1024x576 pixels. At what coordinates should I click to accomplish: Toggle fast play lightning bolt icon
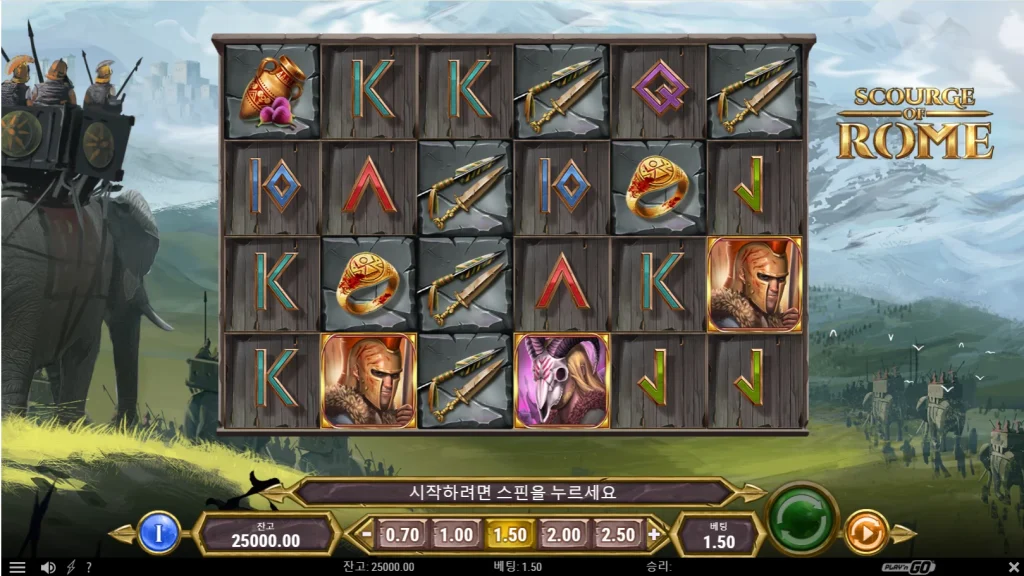tap(70, 567)
